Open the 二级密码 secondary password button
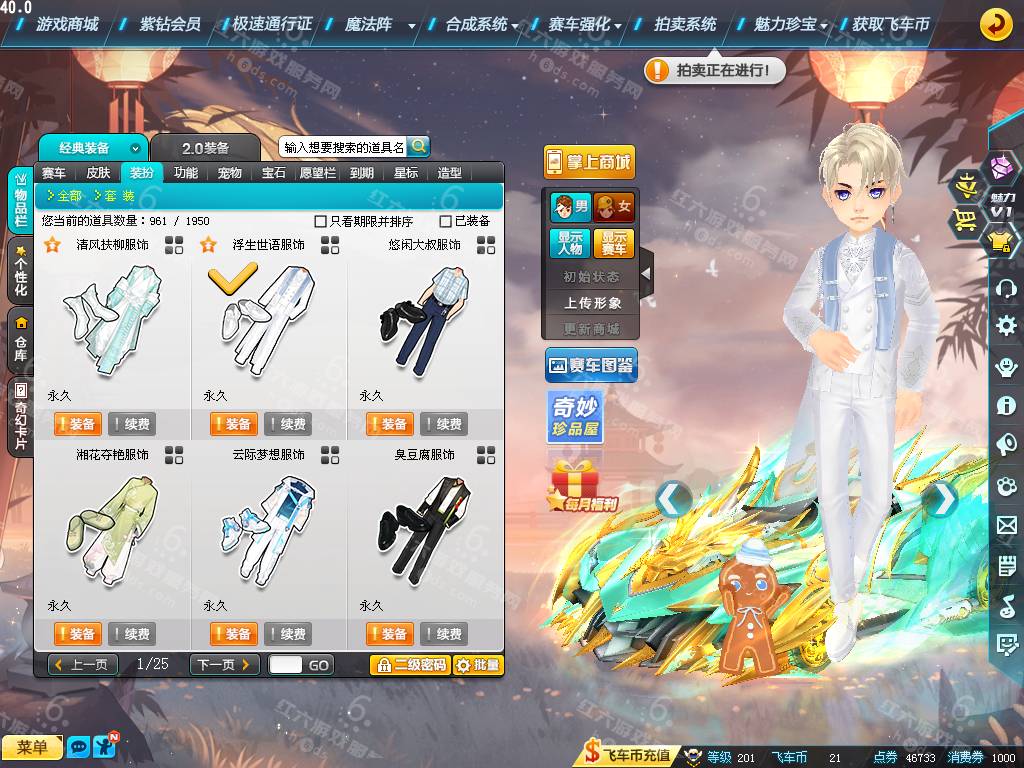 [408, 665]
